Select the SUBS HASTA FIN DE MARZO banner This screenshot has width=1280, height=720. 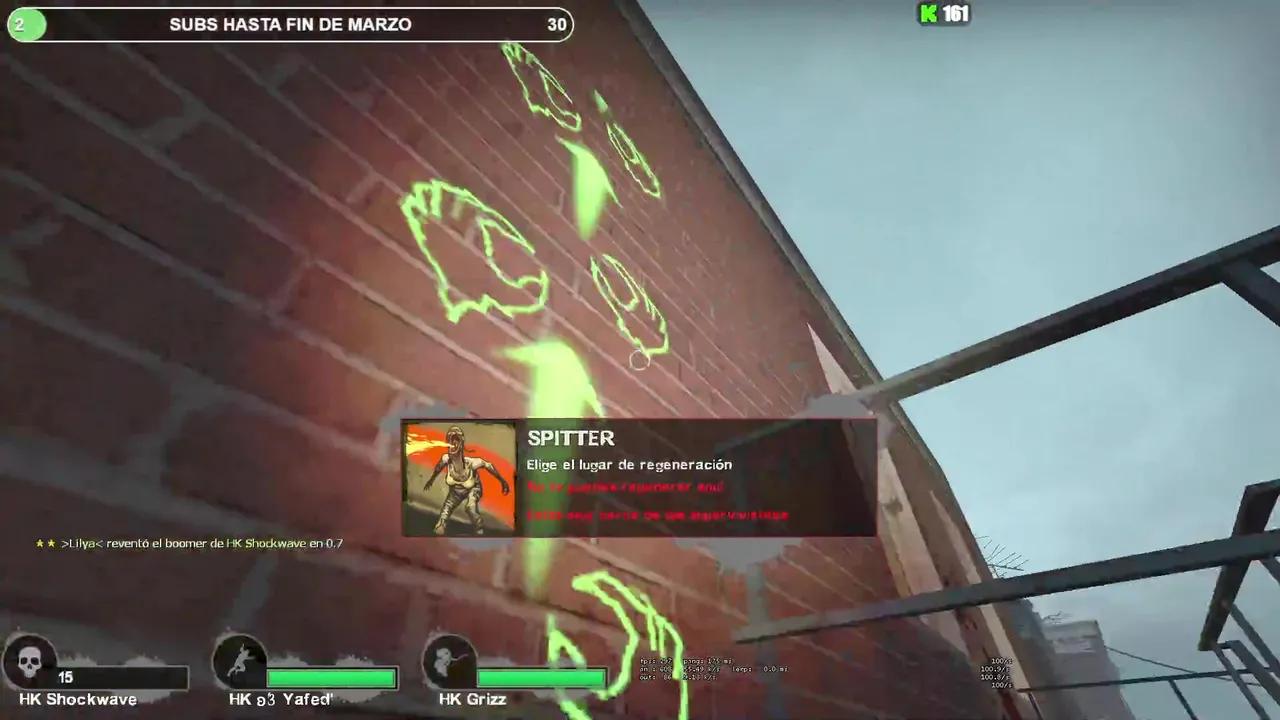click(x=290, y=24)
